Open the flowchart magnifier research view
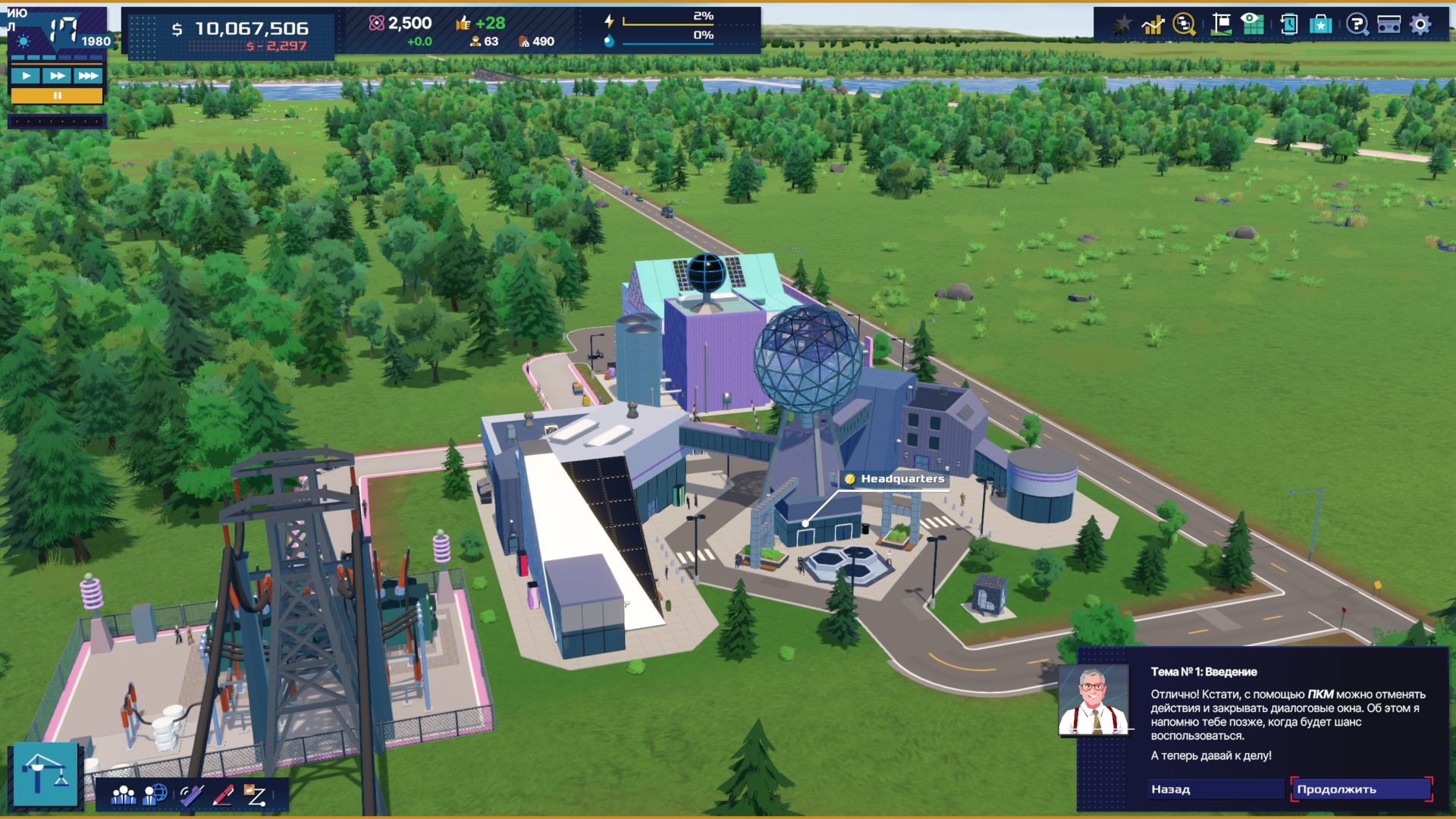The width and height of the screenshot is (1456, 819). (x=1184, y=24)
